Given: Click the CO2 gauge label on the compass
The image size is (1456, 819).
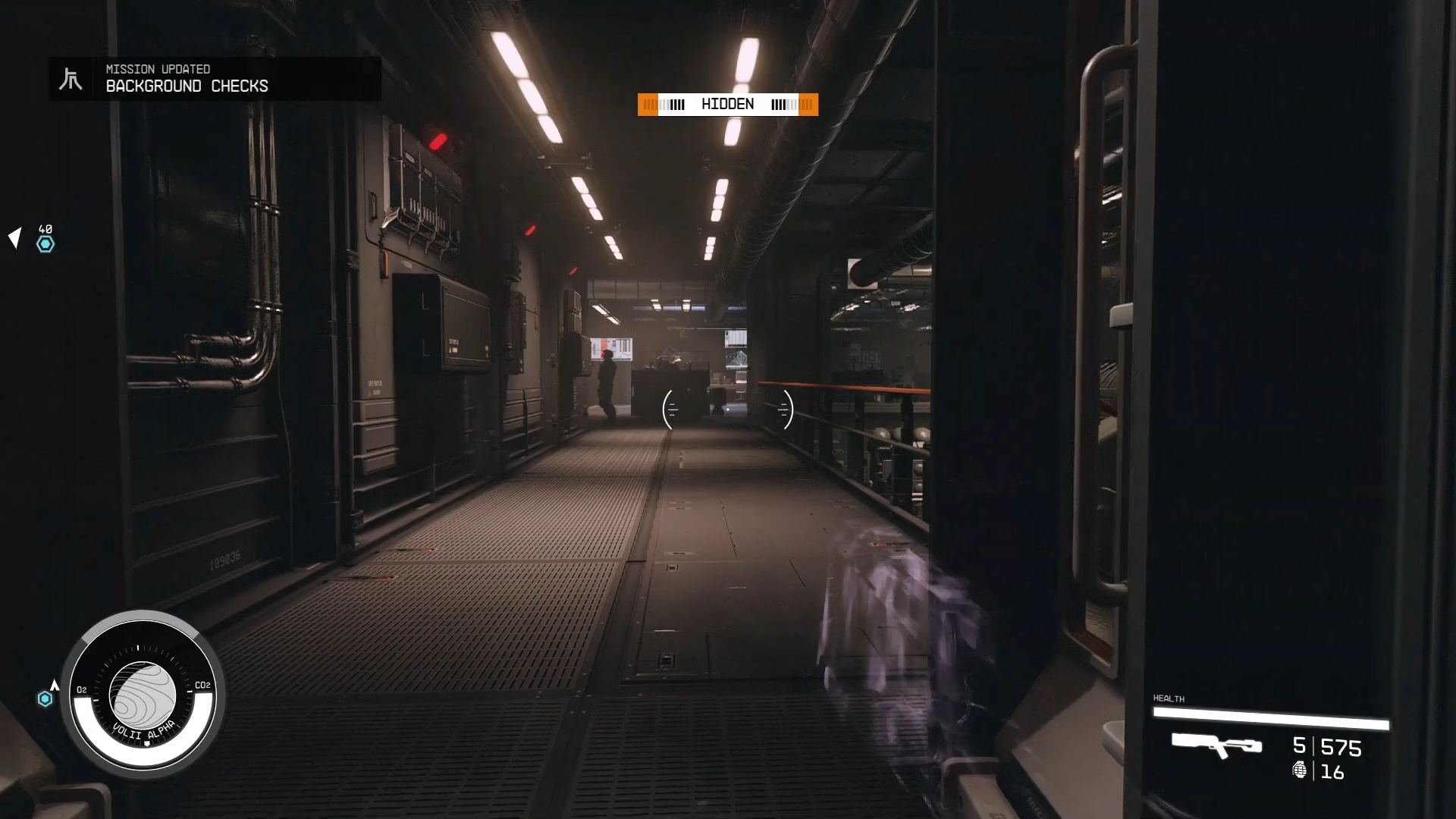Looking at the screenshot, I should pos(202,686).
